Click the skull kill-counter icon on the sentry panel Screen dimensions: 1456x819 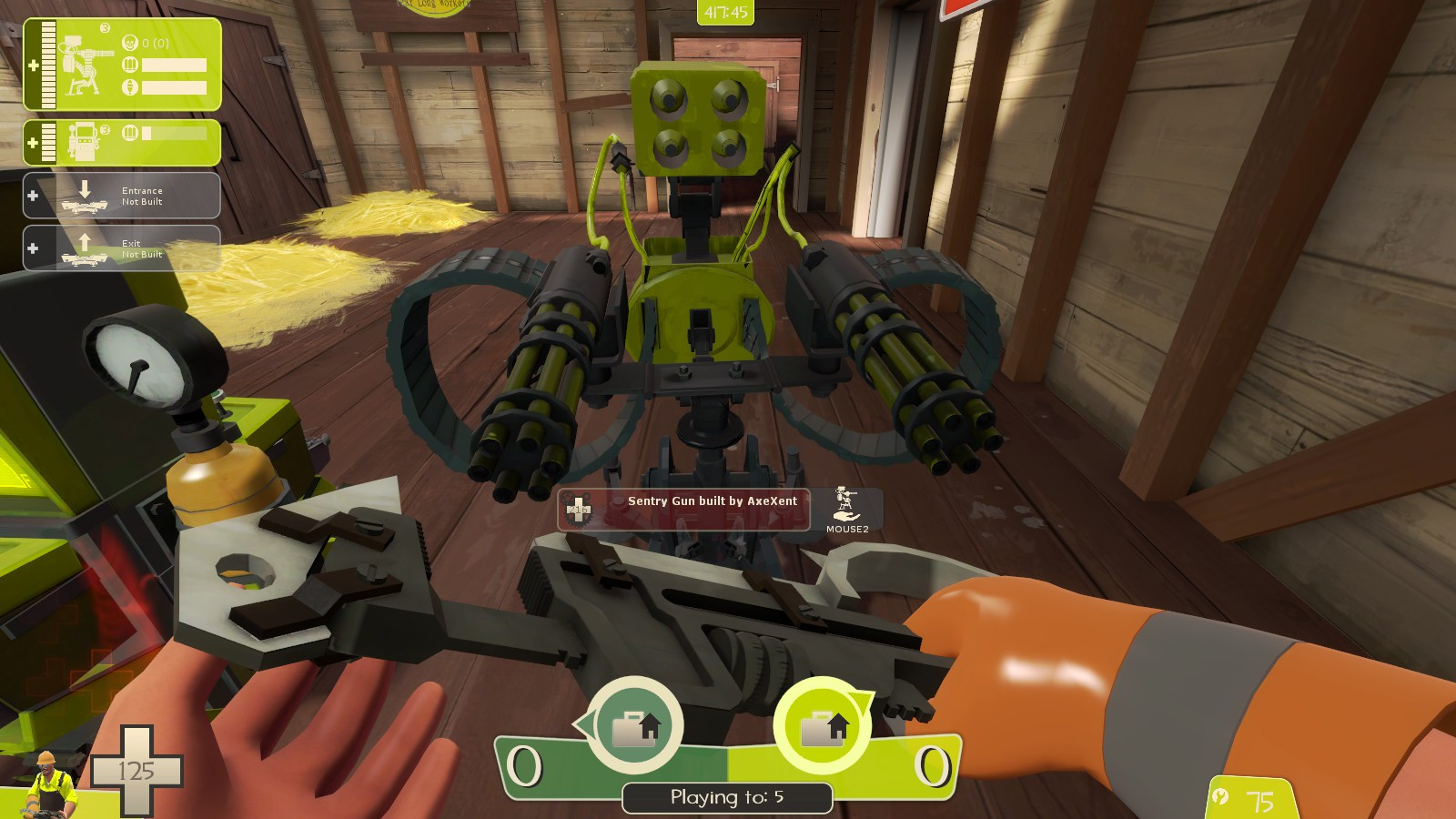(x=130, y=42)
